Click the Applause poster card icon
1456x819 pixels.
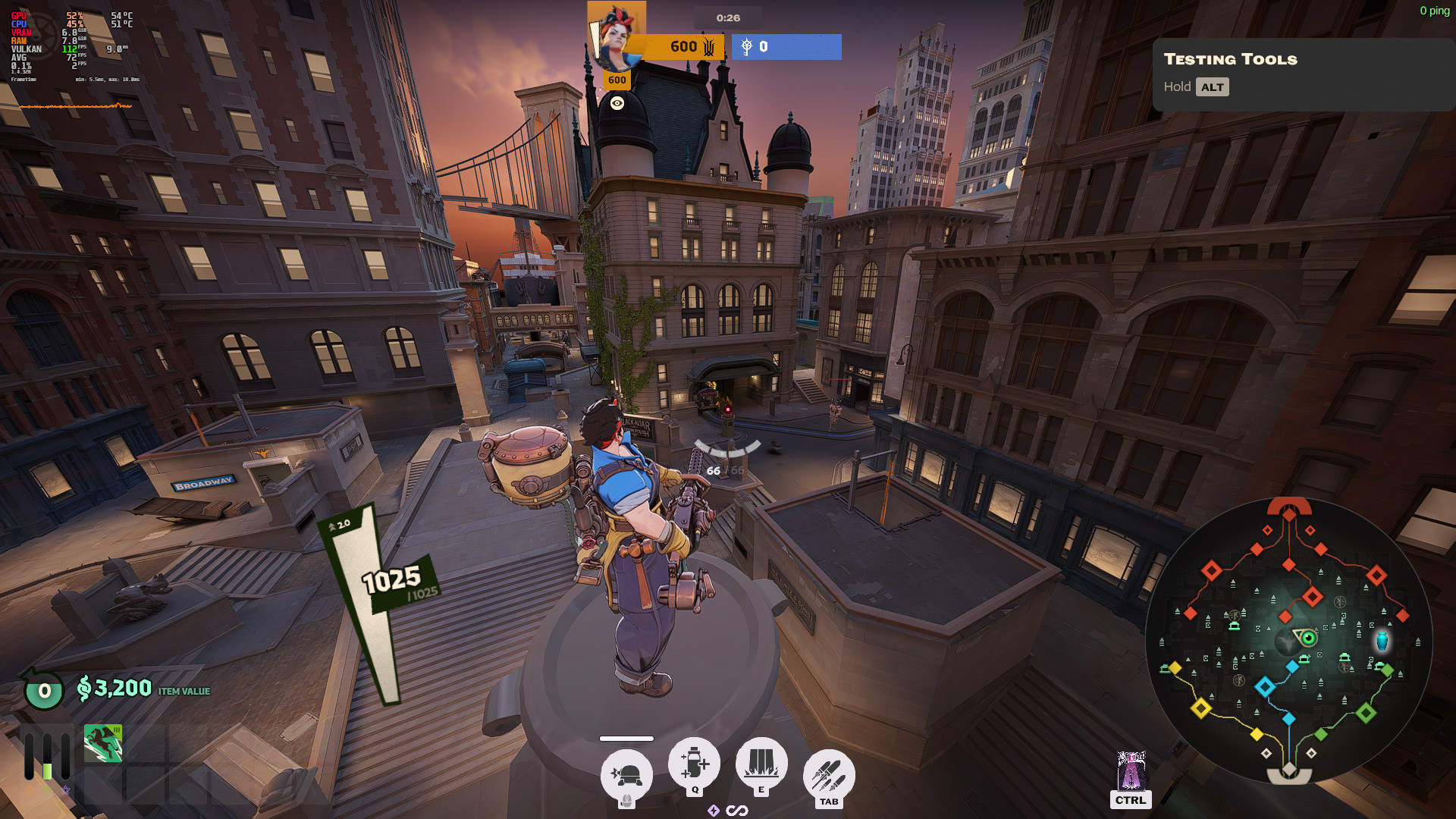[1131, 770]
